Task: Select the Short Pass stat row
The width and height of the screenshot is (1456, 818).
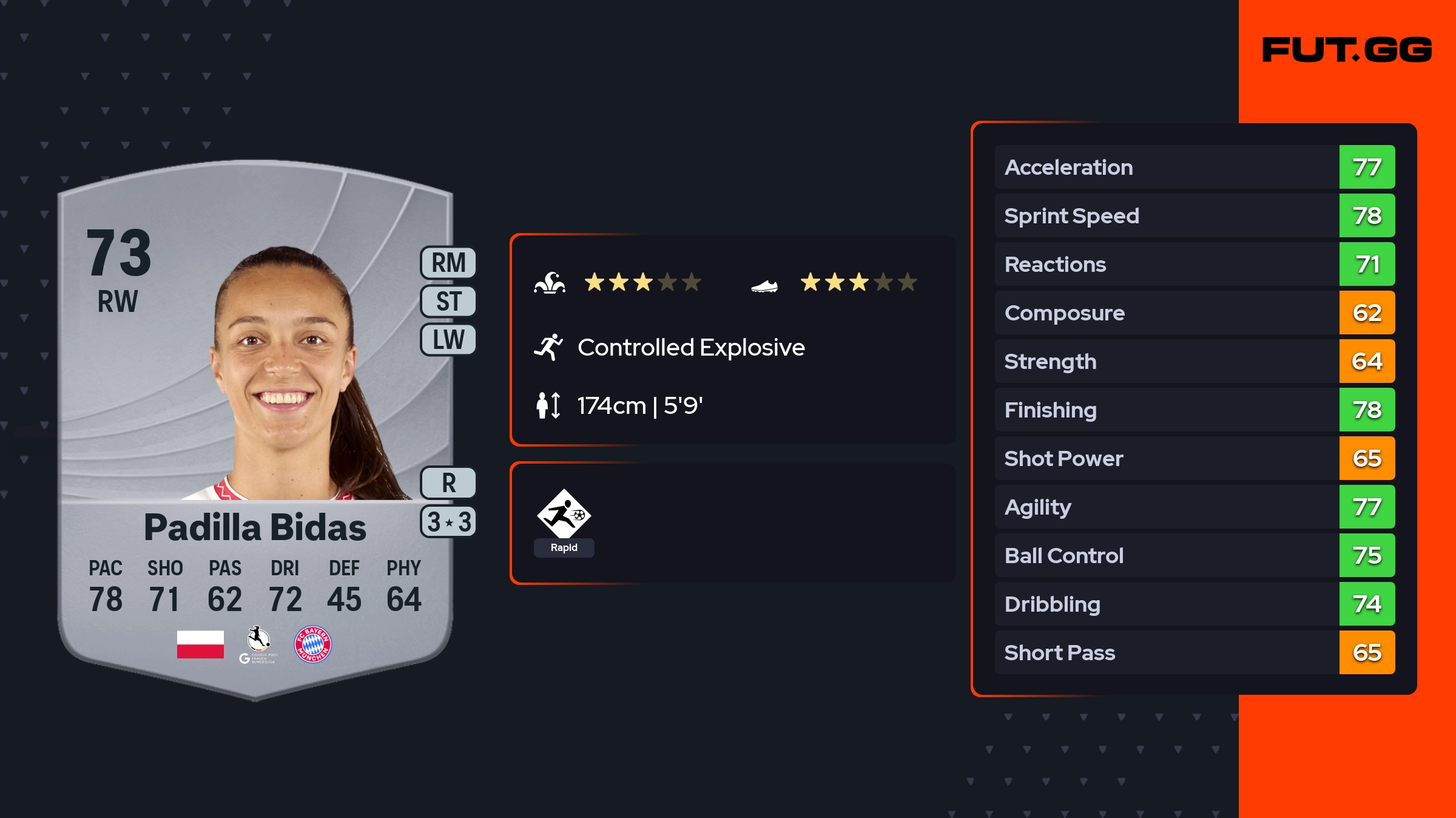Action: [1195, 652]
